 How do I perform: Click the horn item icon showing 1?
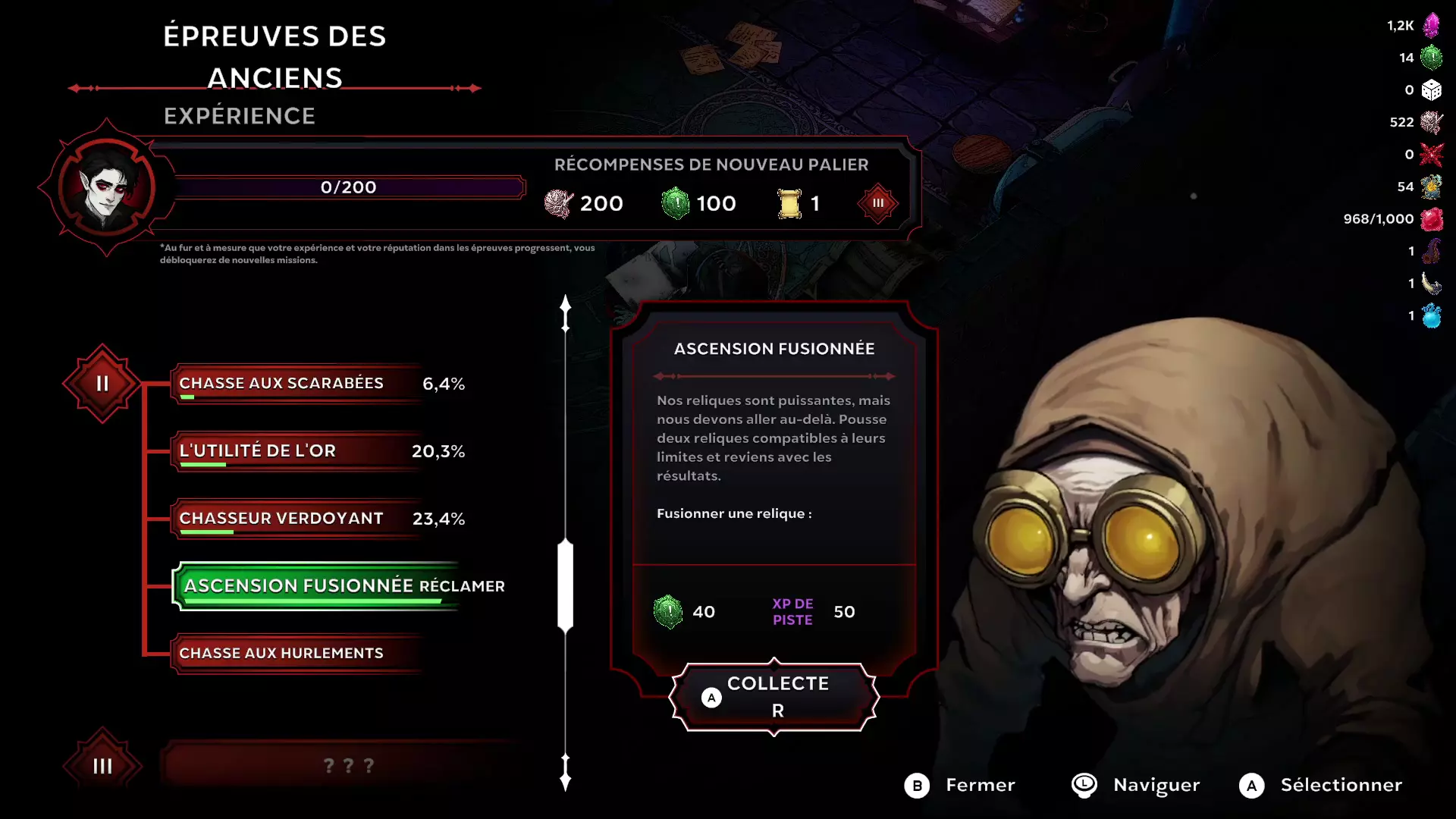pyautogui.click(x=1430, y=283)
